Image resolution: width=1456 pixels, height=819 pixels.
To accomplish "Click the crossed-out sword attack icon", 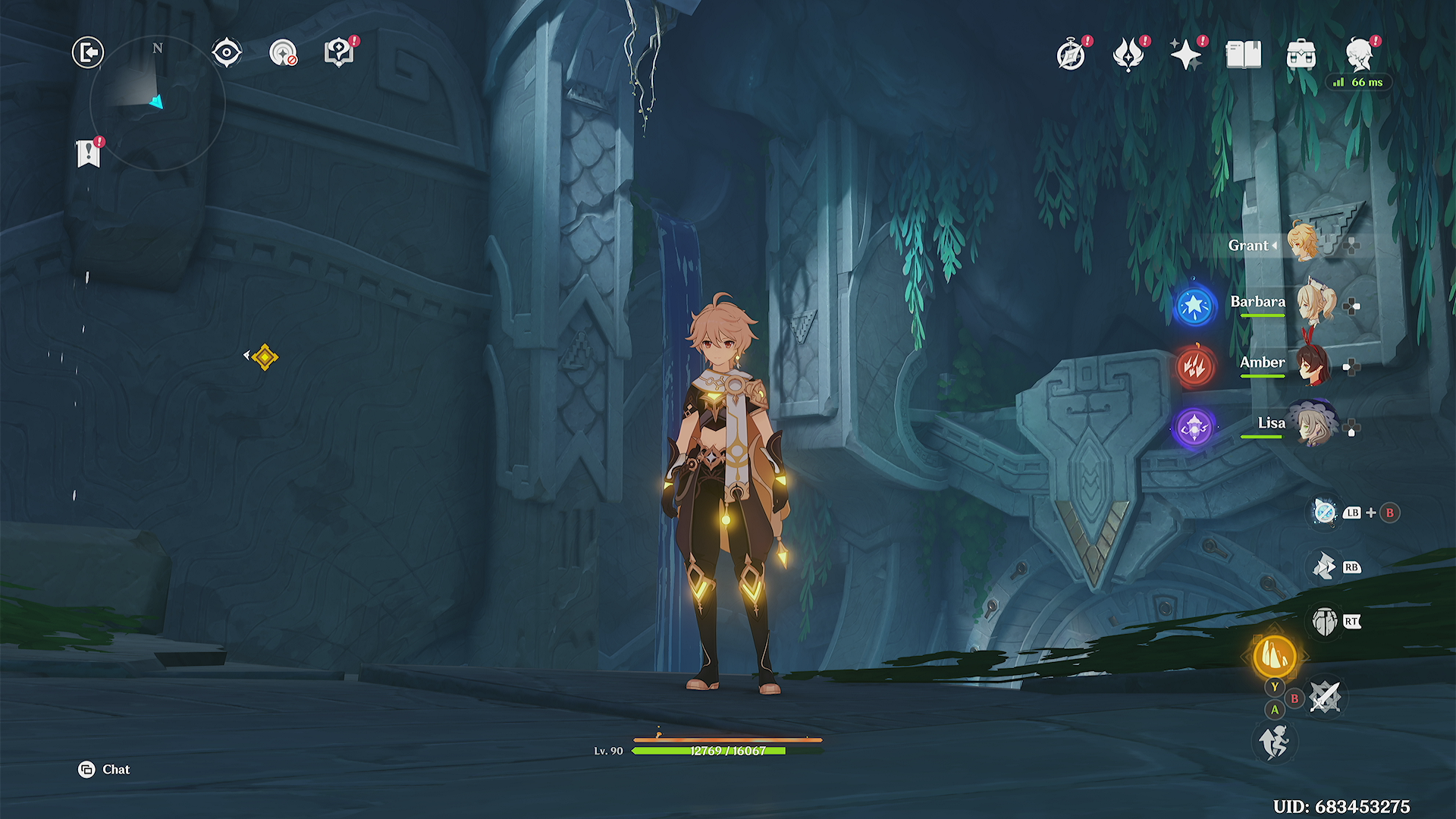I will [1325, 697].
